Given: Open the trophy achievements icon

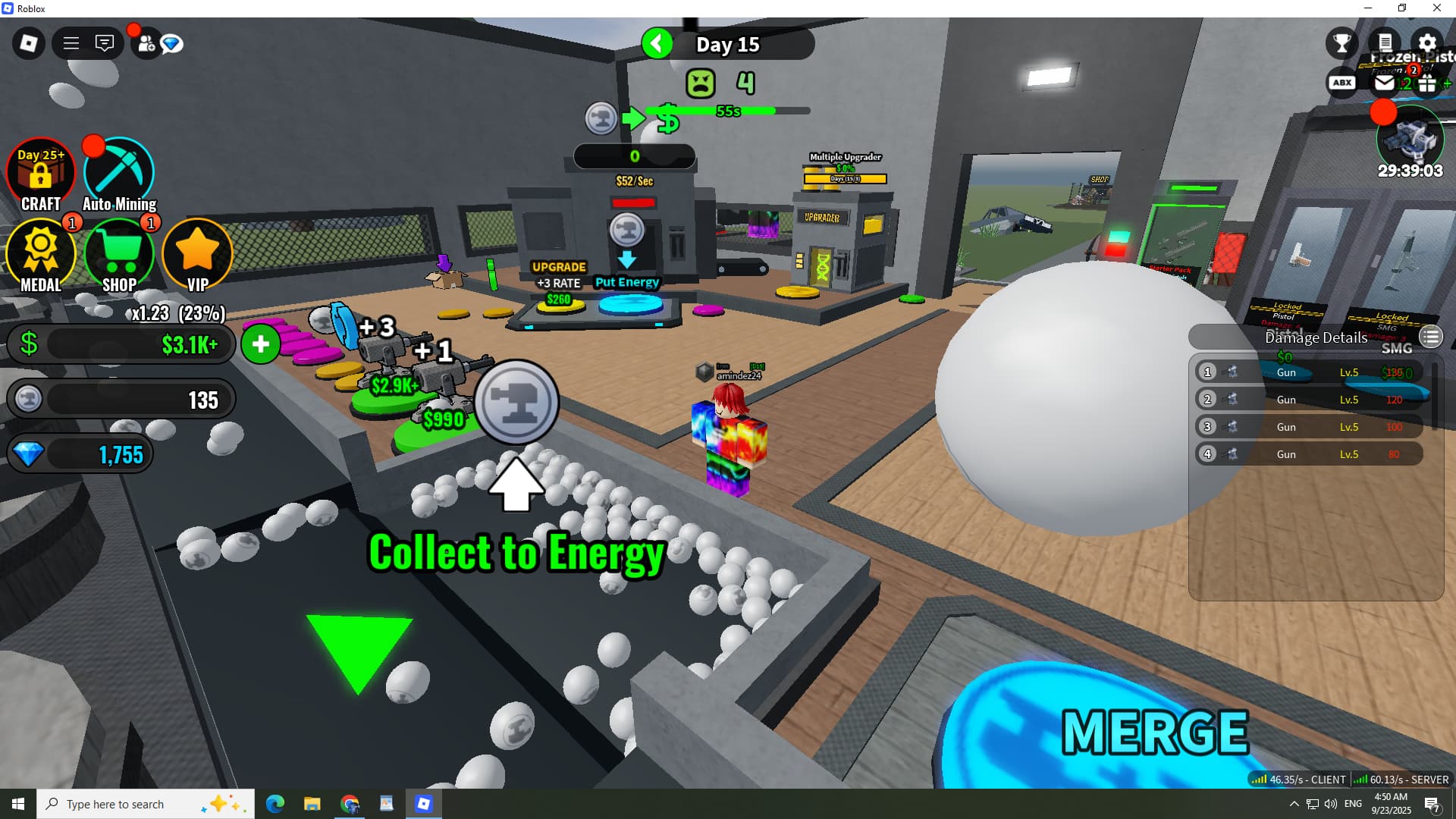Looking at the screenshot, I should pyautogui.click(x=1341, y=43).
